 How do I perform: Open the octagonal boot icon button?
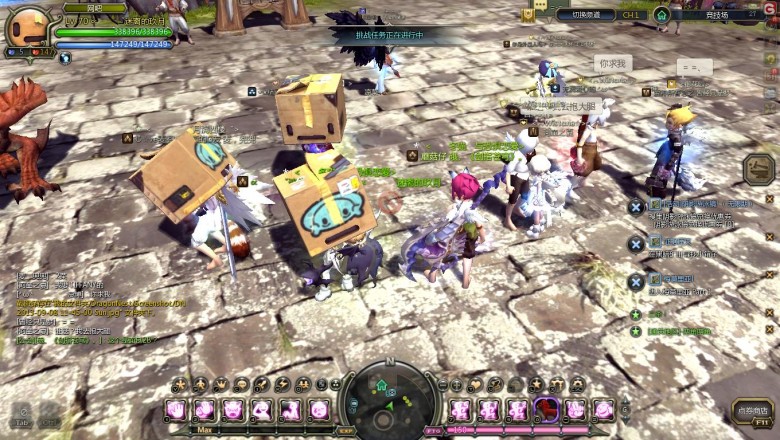point(758,169)
